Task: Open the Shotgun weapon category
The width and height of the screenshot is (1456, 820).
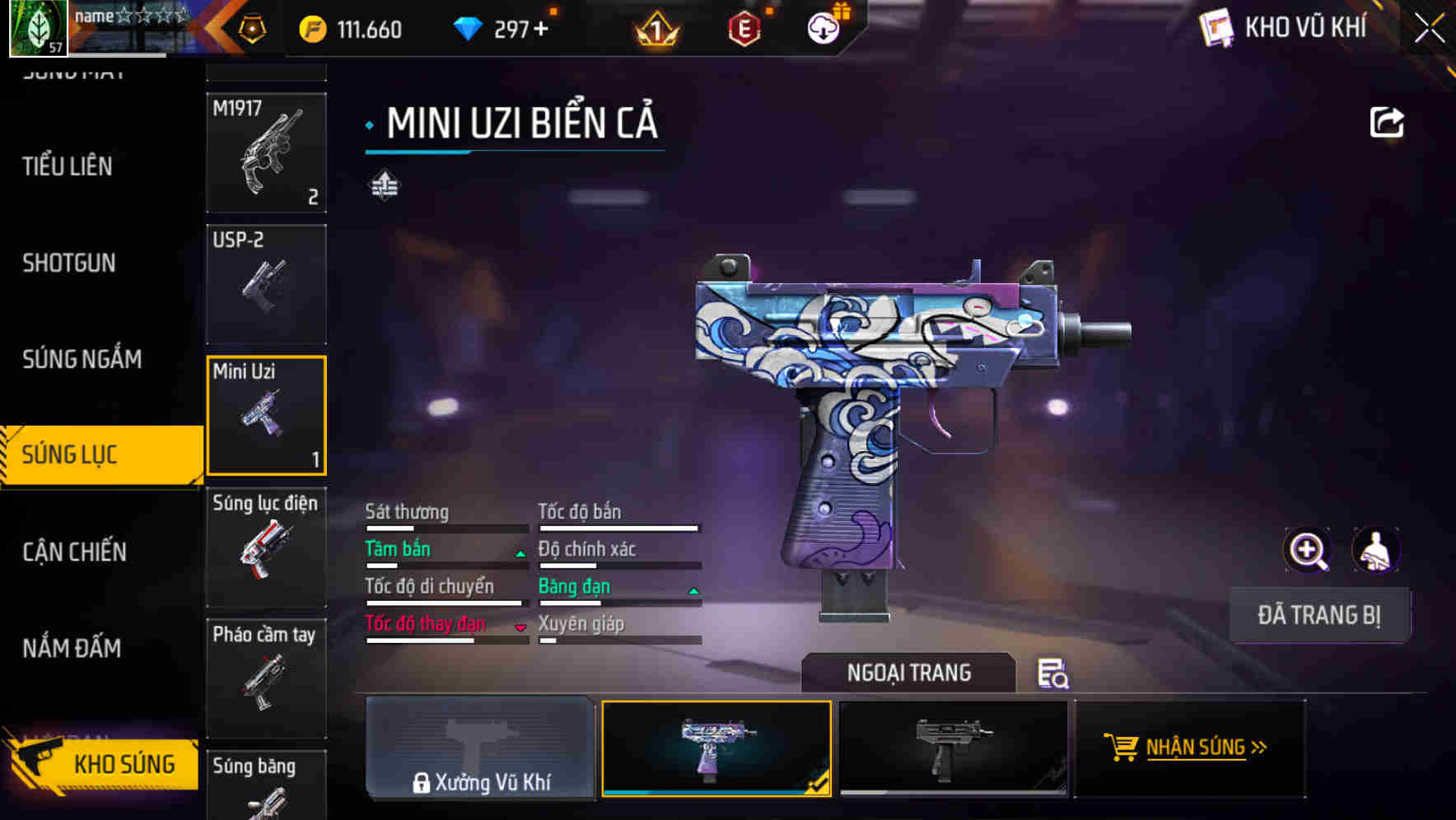Action: coord(69,263)
